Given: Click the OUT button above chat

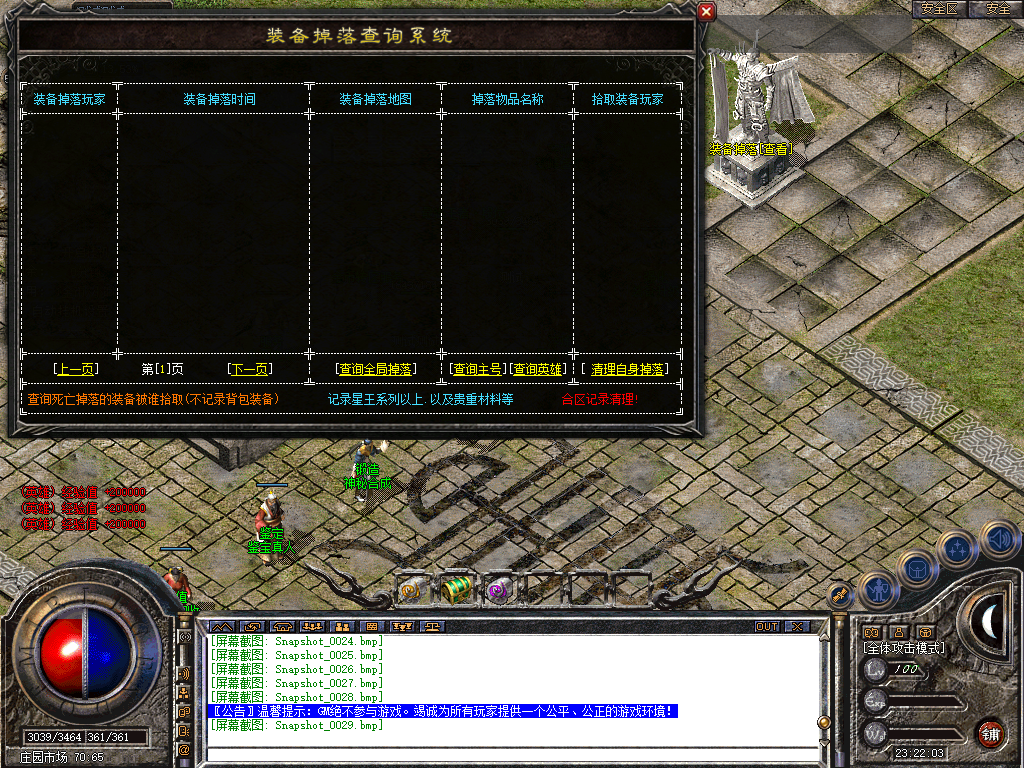Looking at the screenshot, I should [x=766, y=627].
